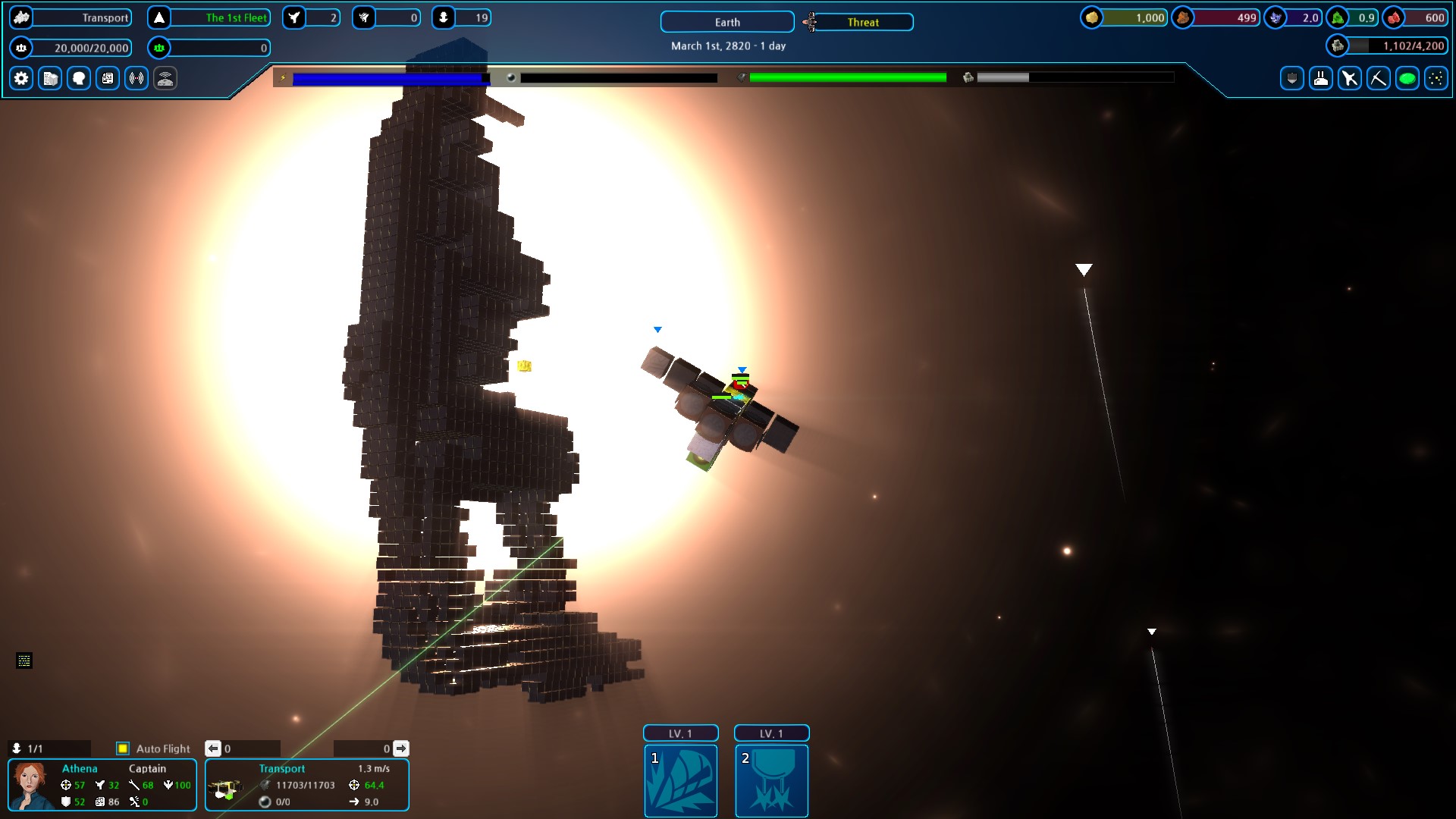This screenshot has height=819, width=1456.
Task: Switch to the Threat panel
Action: tap(864, 22)
